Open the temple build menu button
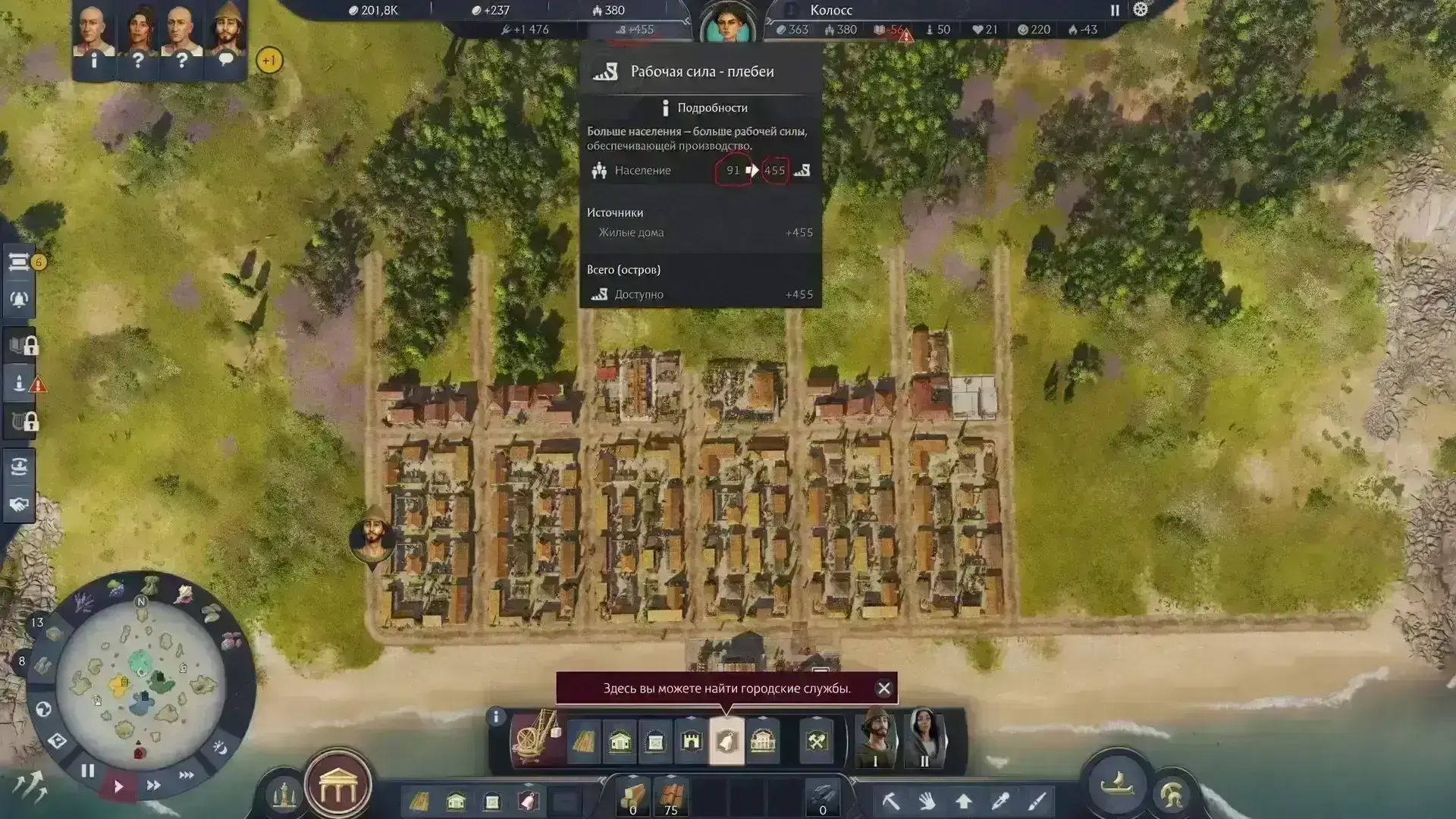 pyautogui.click(x=337, y=789)
